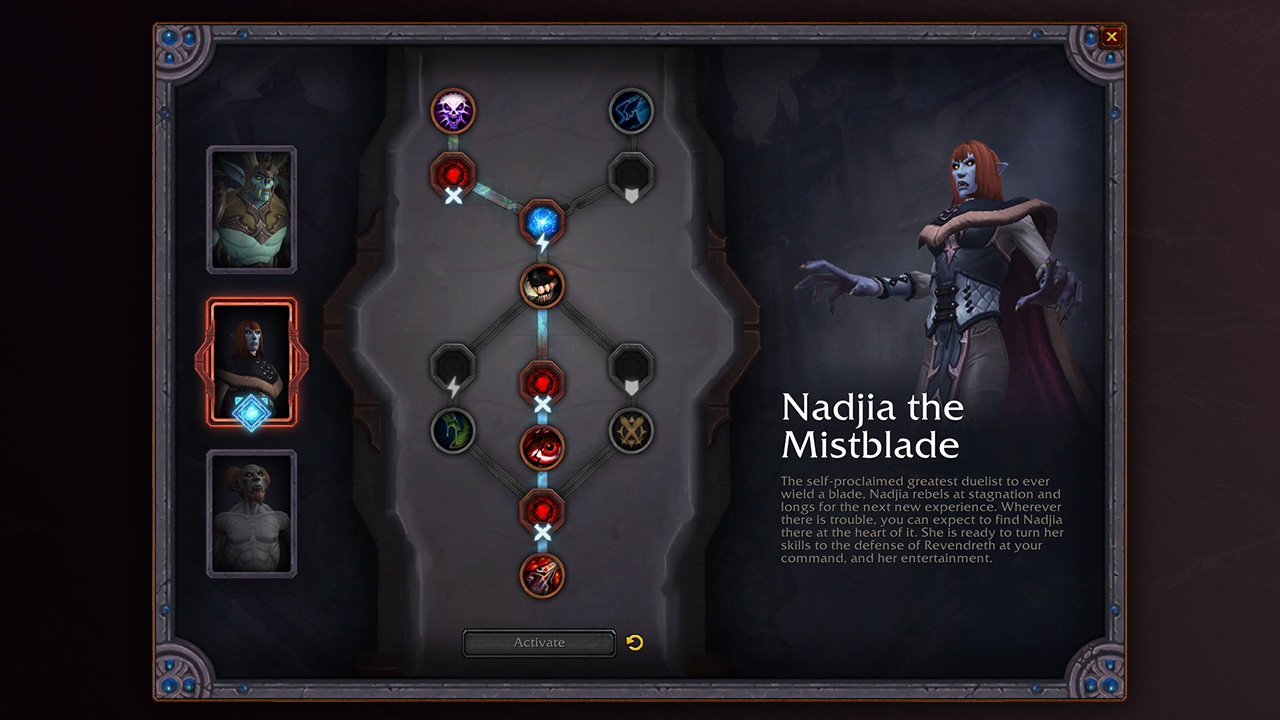Select the bottom red-cloaked figure trait
Image resolution: width=1280 pixels, height=720 pixels.
click(x=542, y=575)
